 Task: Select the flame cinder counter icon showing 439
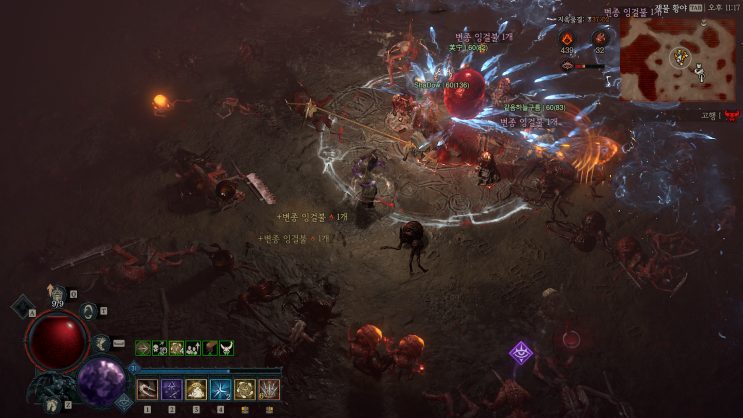tap(567, 38)
